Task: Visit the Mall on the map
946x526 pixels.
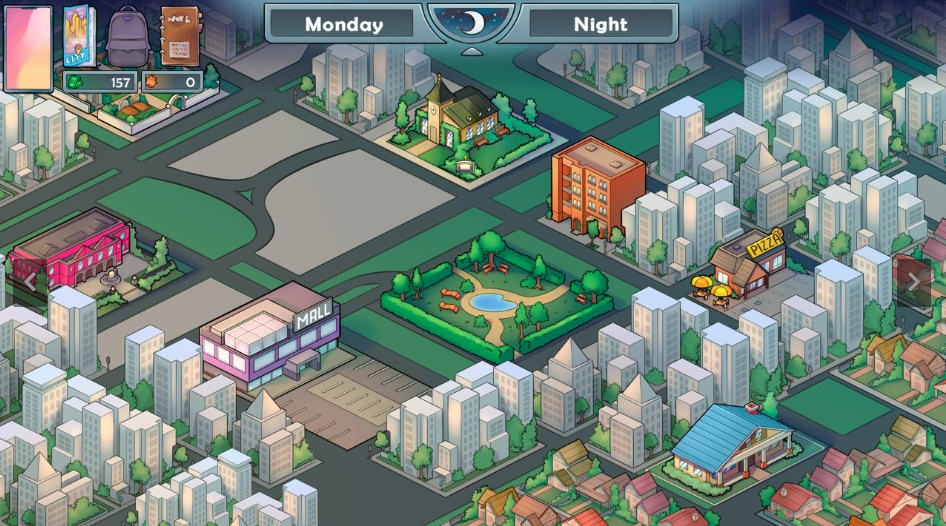Action: tap(270, 338)
